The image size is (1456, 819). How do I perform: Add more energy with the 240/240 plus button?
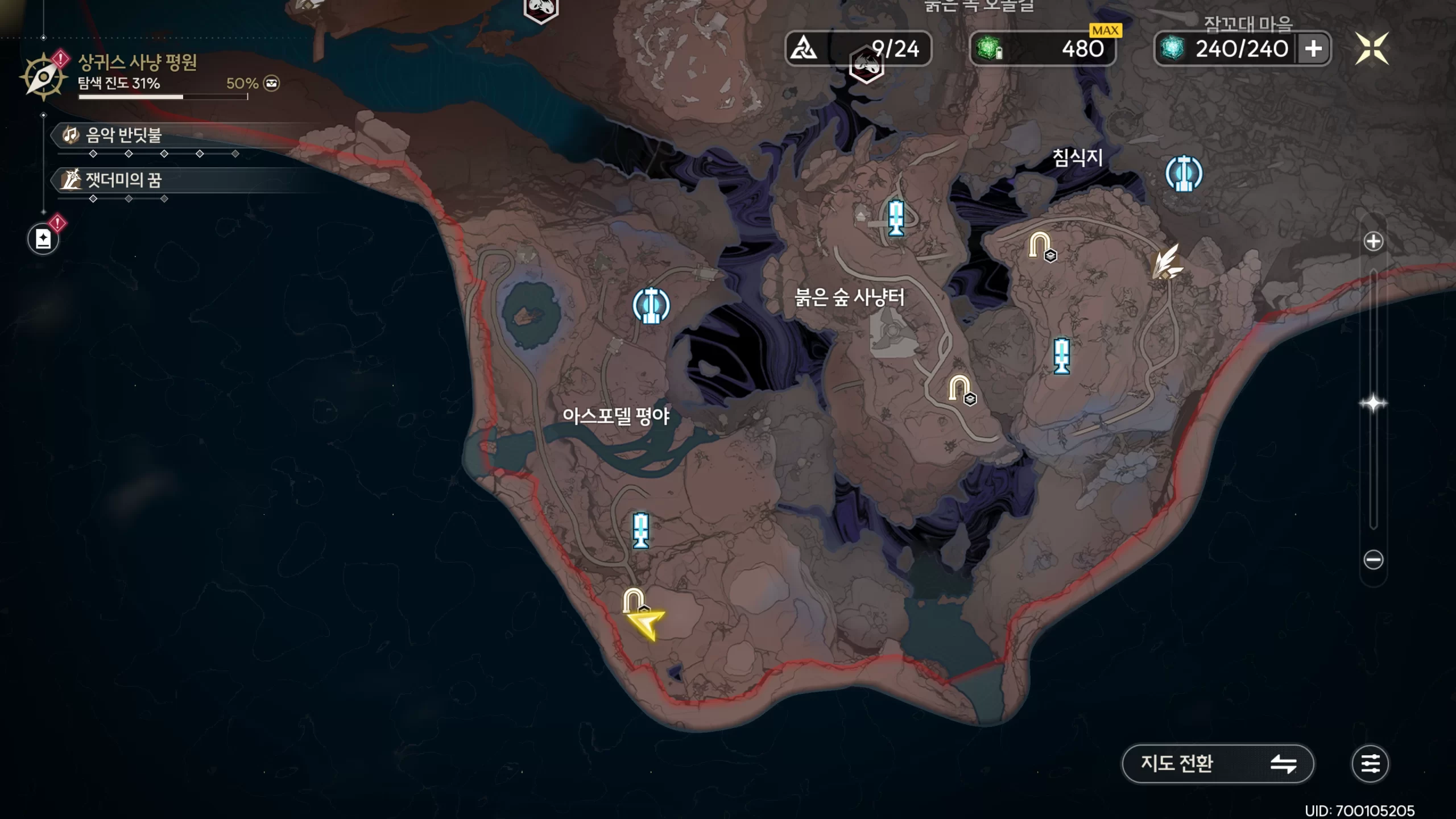(x=1313, y=49)
